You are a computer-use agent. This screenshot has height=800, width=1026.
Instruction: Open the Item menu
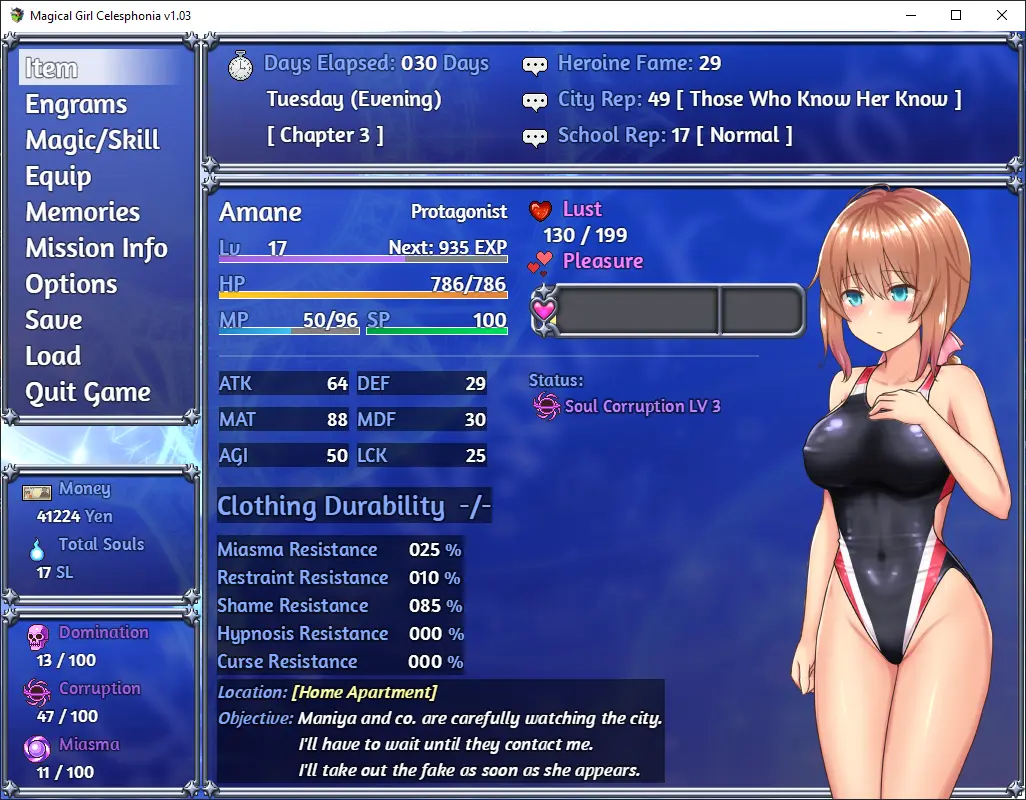pyautogui.click(x=52, y=68)
